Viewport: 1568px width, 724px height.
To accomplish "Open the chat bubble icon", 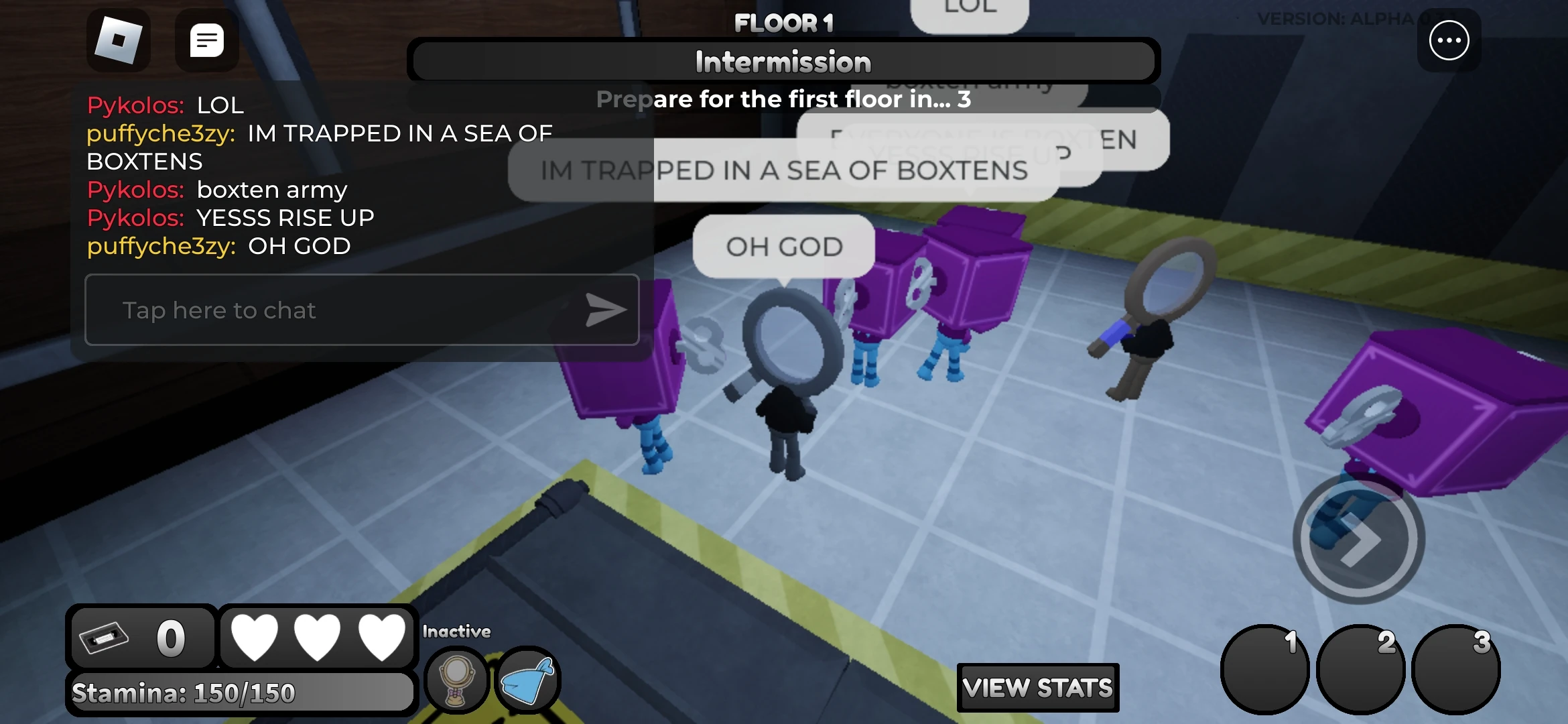I will coord(207,41).
